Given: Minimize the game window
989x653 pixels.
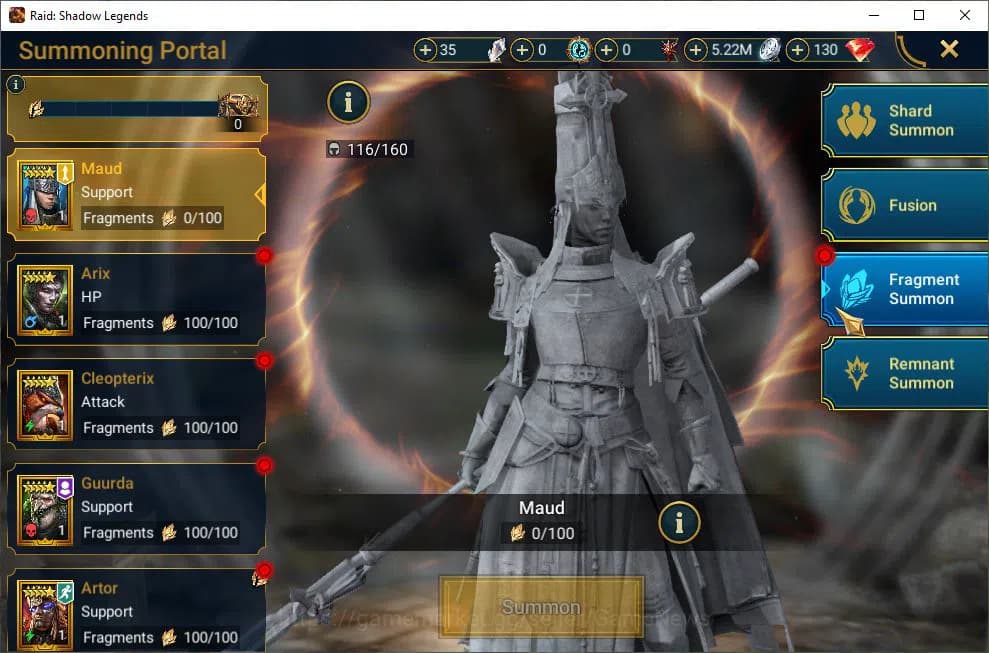Looking at the screenshot, I should coord(873,15).
